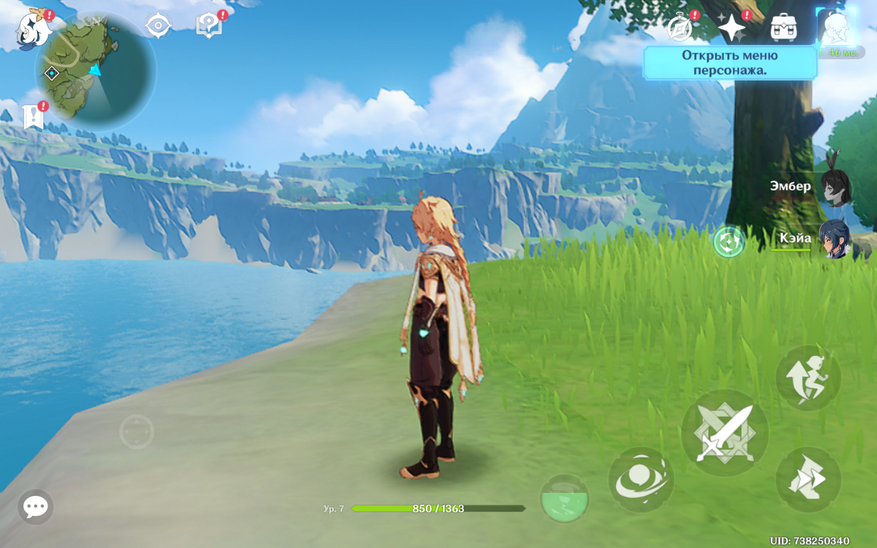Open the compass adventurer handbook
The height and width of the screenshot is (548, 877).
coord(681,27)
